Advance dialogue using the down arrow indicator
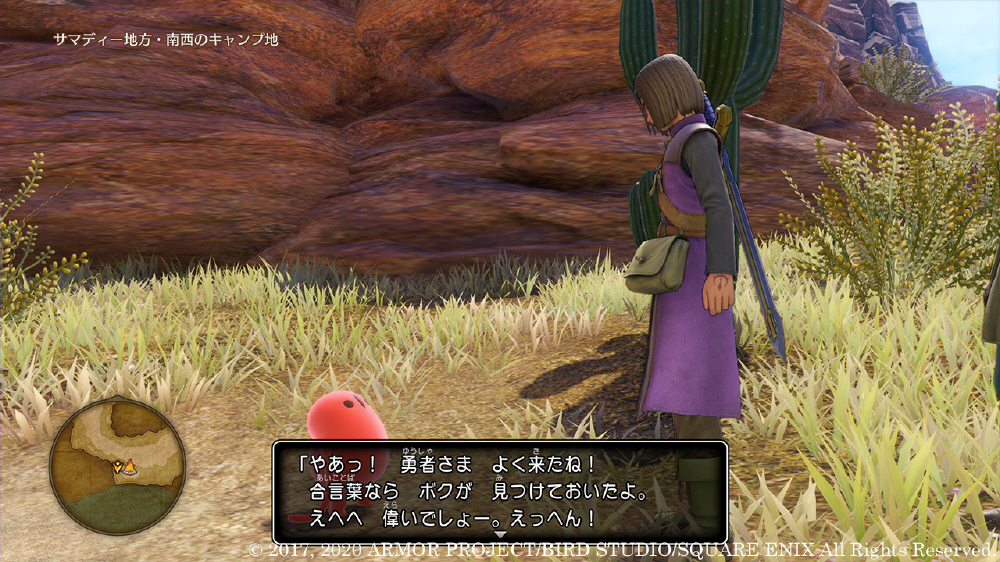The width and height of the screenshot is (1000, 562). tap(500, 535)
